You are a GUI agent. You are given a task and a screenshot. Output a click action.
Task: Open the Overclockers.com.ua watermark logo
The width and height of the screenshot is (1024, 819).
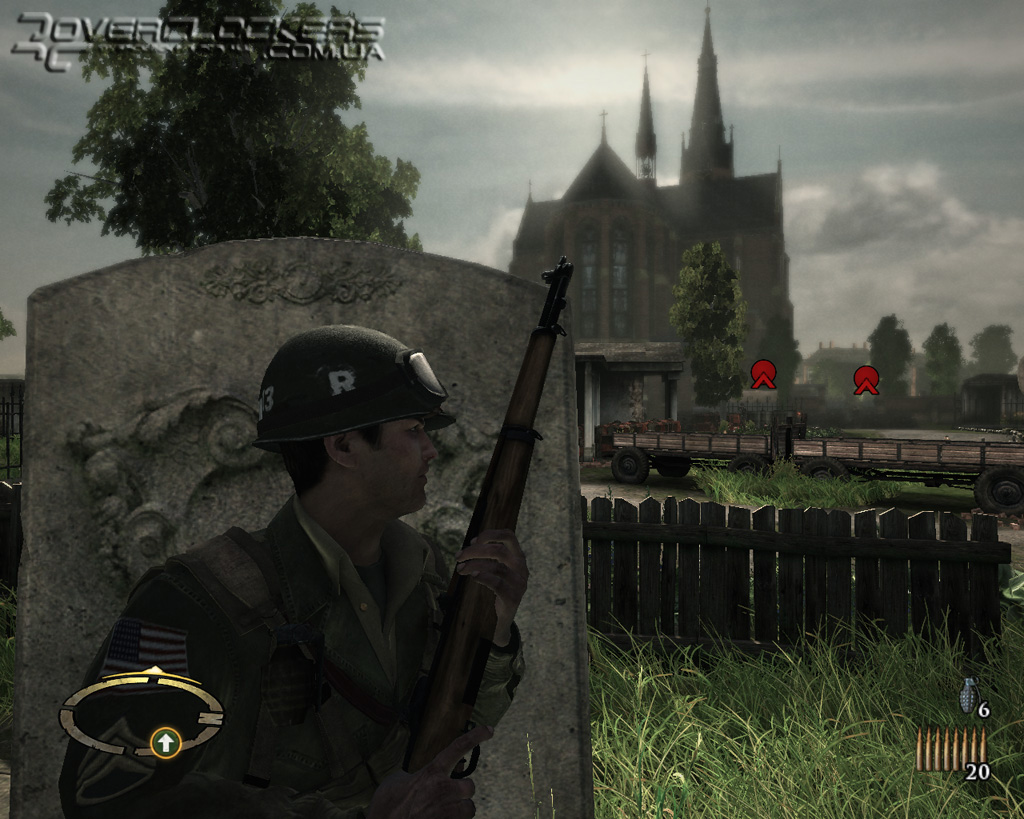pyautogui.click(x=196, y=41)
